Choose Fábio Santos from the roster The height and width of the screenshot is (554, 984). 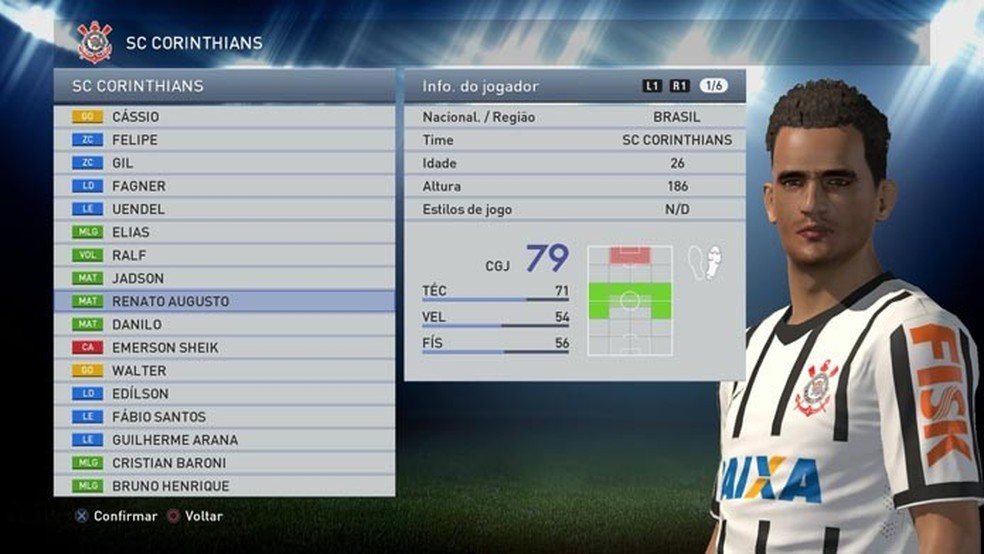(x=224, y=417)
